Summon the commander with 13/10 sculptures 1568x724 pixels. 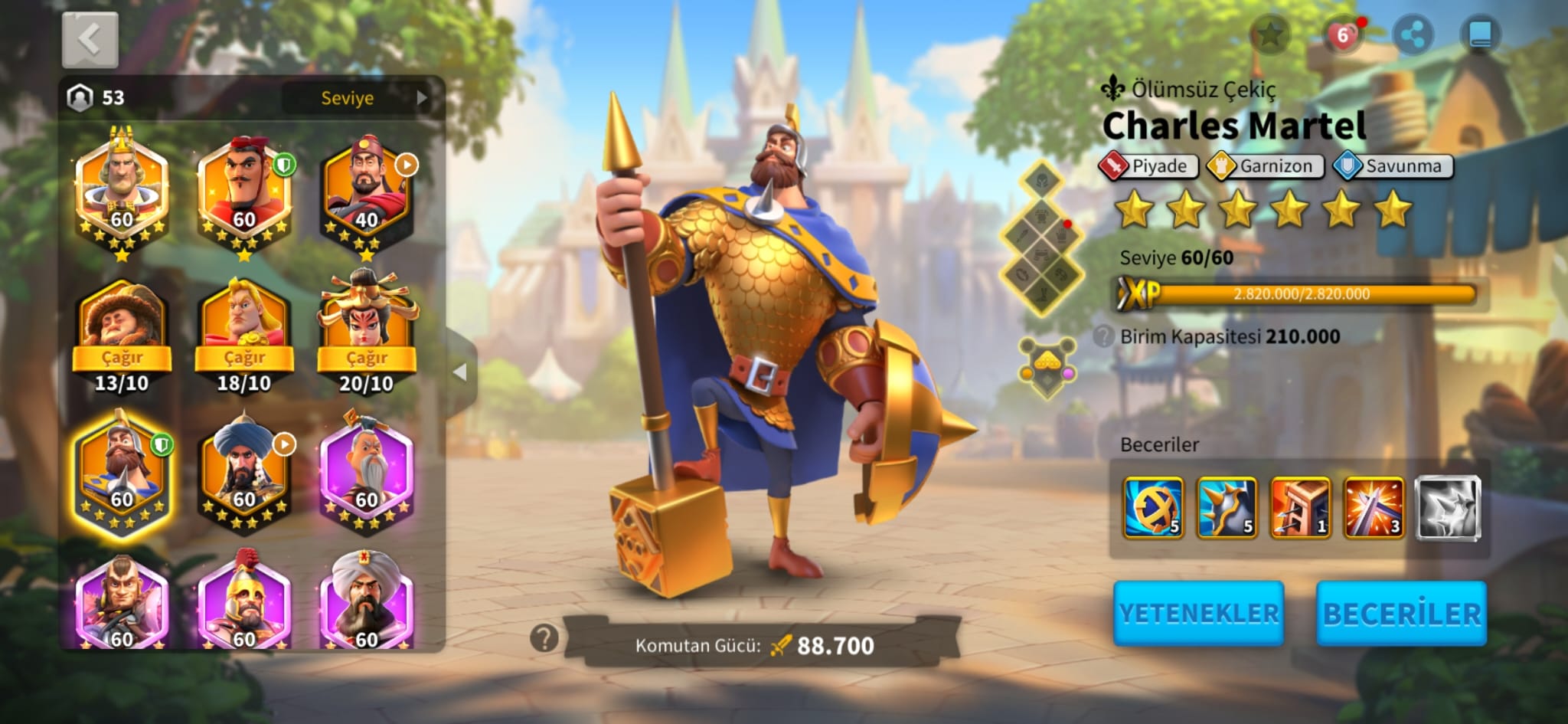click(x=122, y=358)
